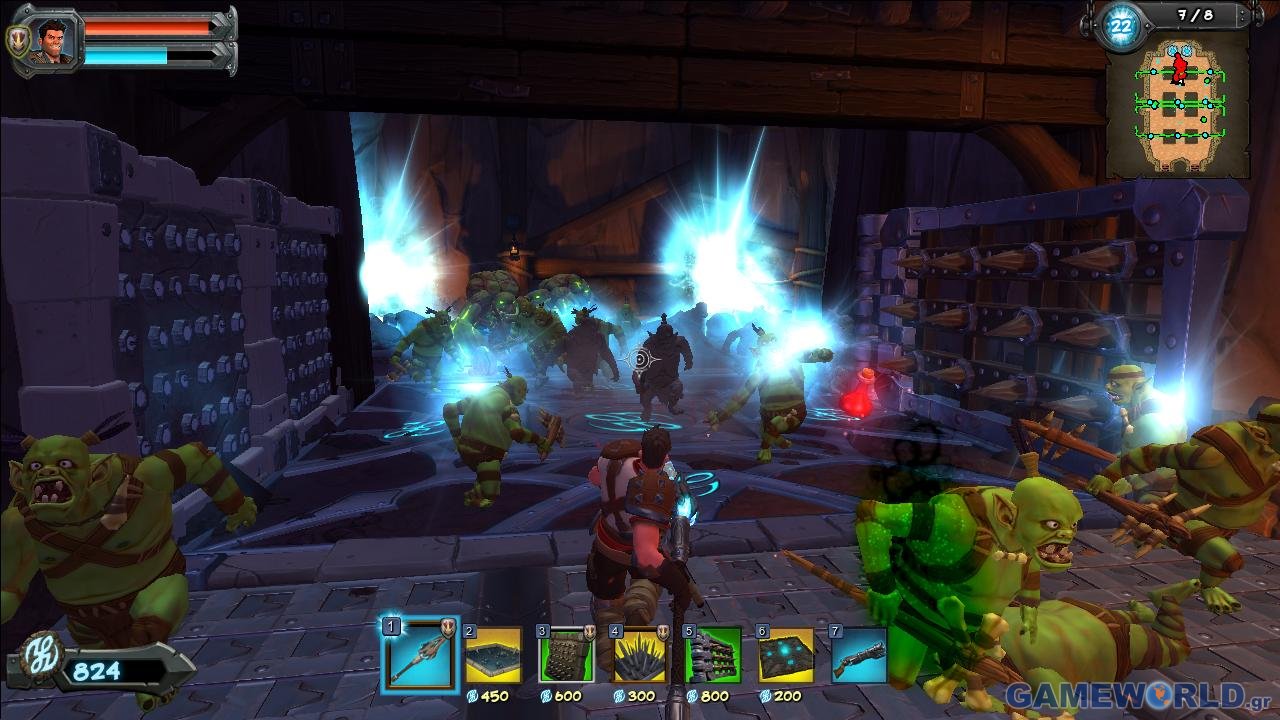
Task: Equip the blunderbuss in slot 7
Action: point(858,655)
